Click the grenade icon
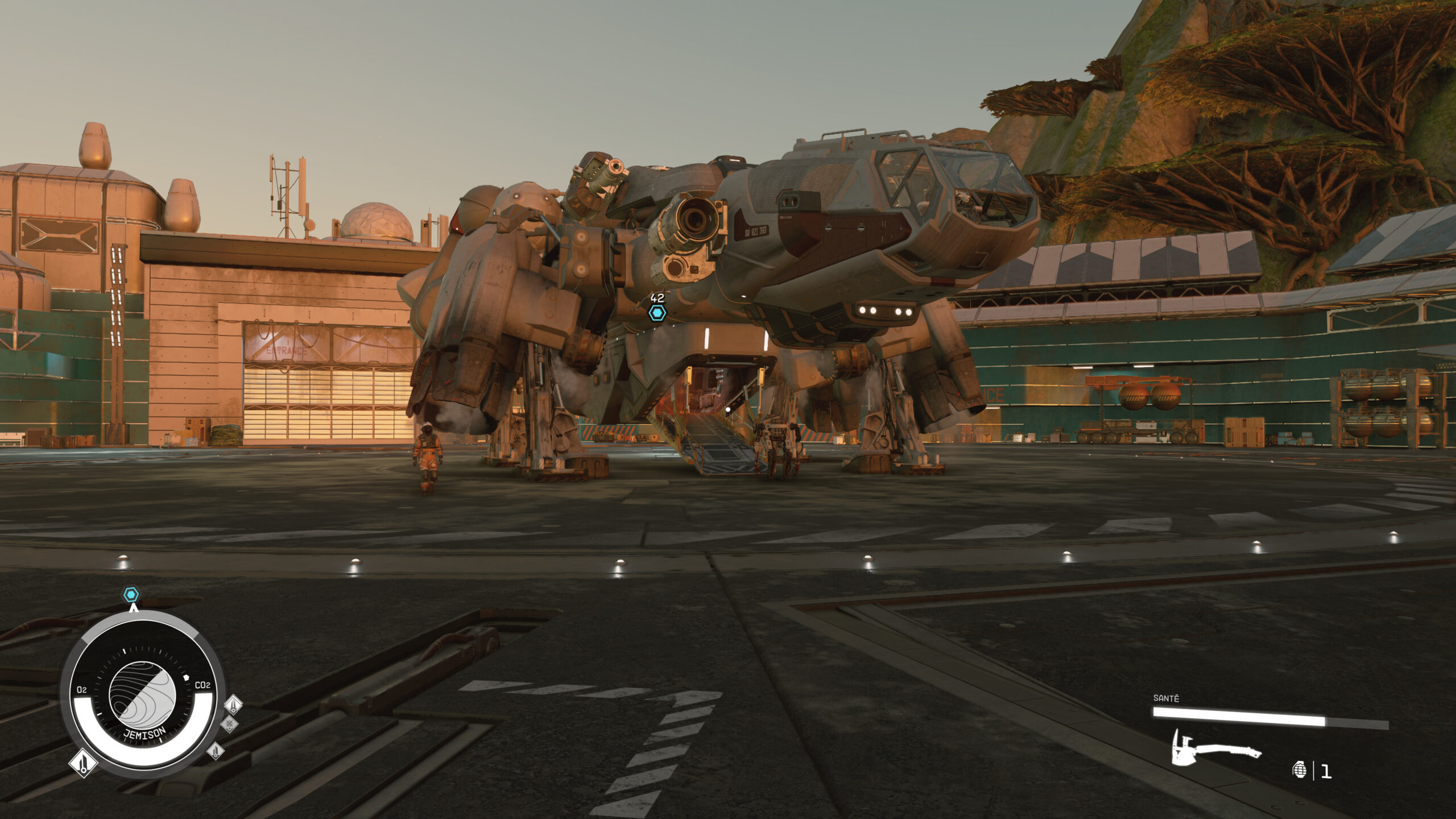The width and height of the screenshot is (1456, 819). click(1299, 770)
